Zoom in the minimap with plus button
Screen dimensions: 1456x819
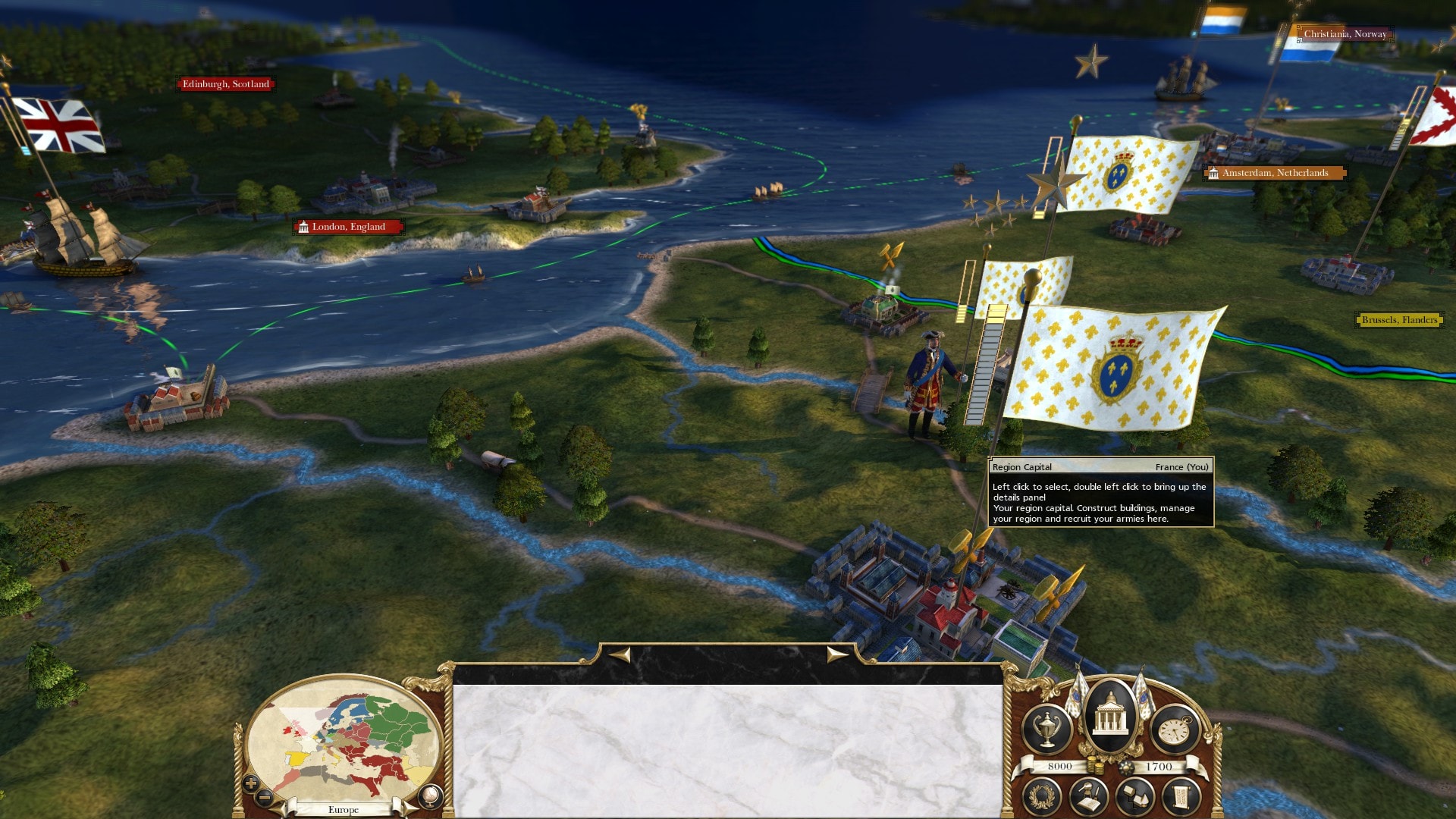(251, 783)
